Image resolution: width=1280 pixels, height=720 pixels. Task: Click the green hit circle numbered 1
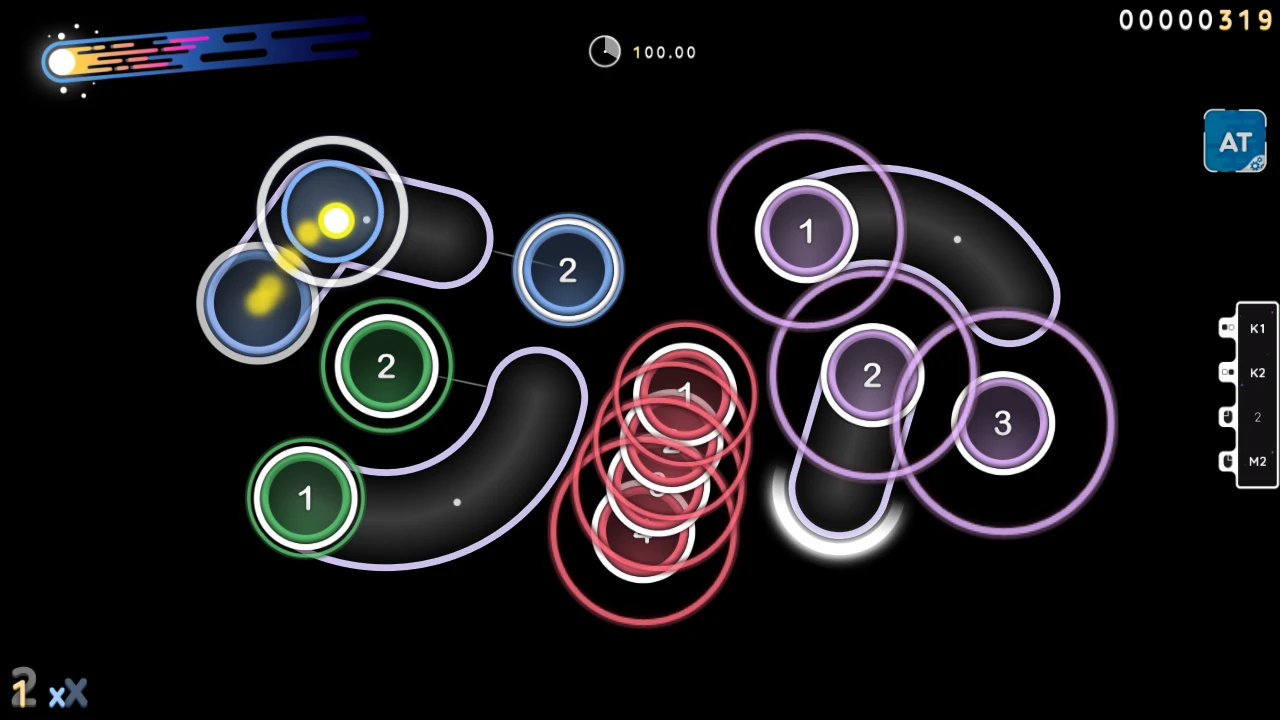tap(305, 497)
